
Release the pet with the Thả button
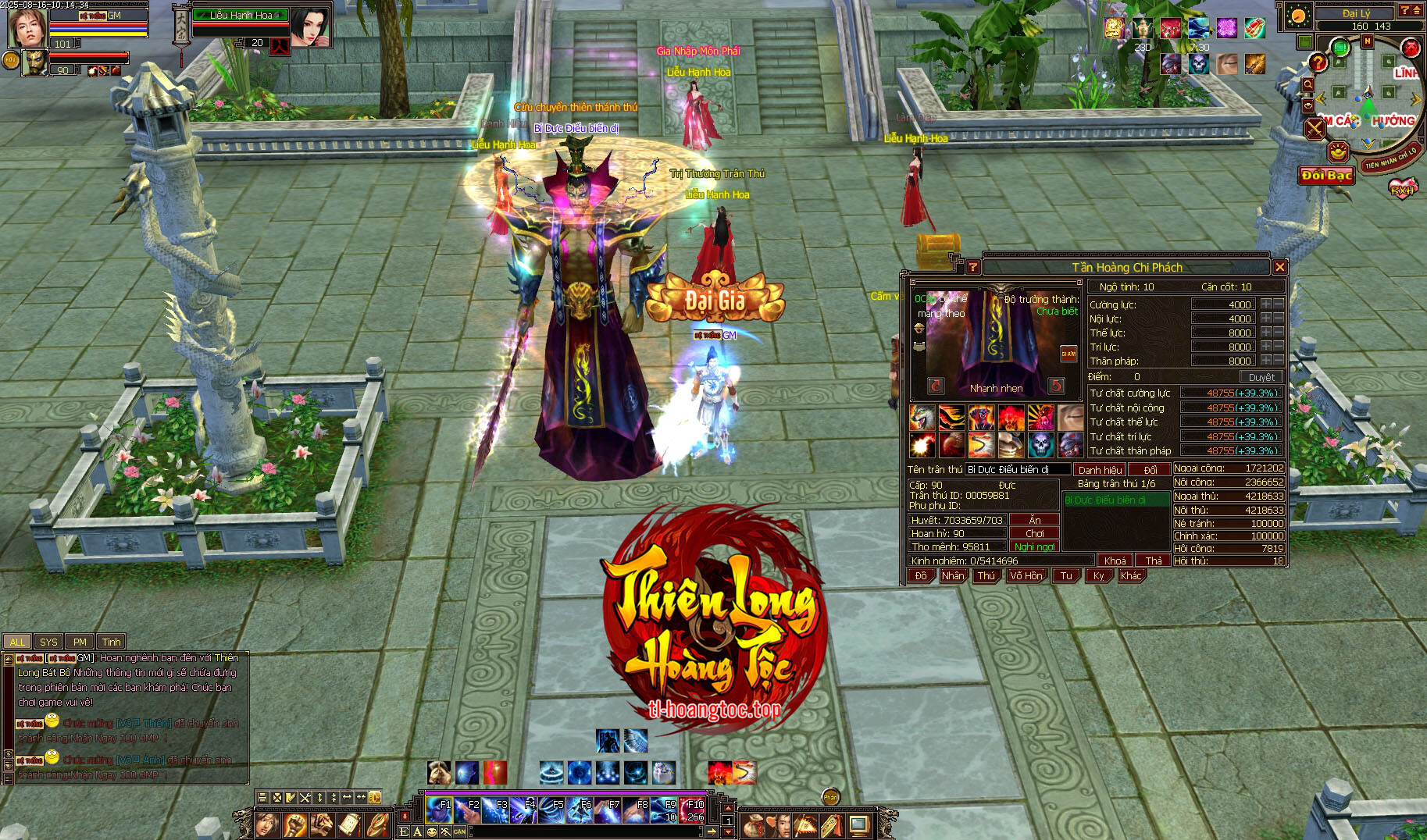click(1153, 561)
